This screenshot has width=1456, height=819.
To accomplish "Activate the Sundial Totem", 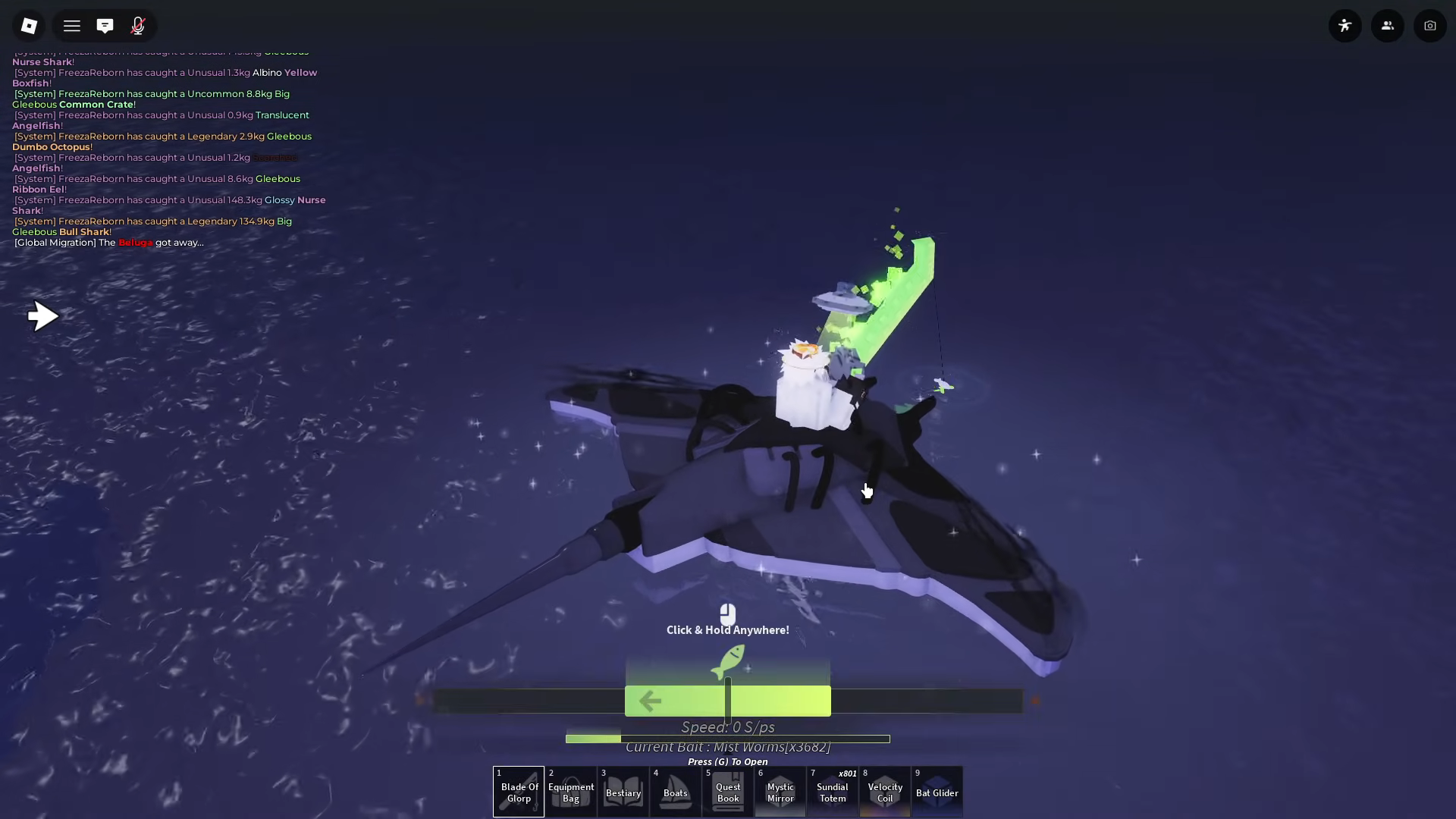I will click(832, 791).
